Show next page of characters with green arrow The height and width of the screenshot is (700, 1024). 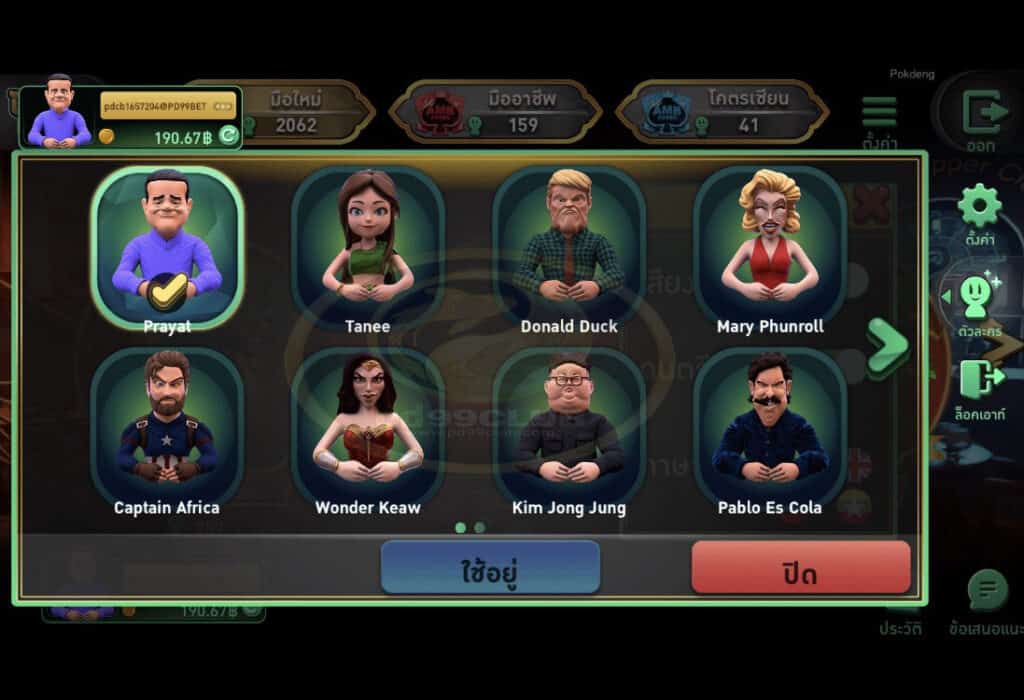pos(886,346)
